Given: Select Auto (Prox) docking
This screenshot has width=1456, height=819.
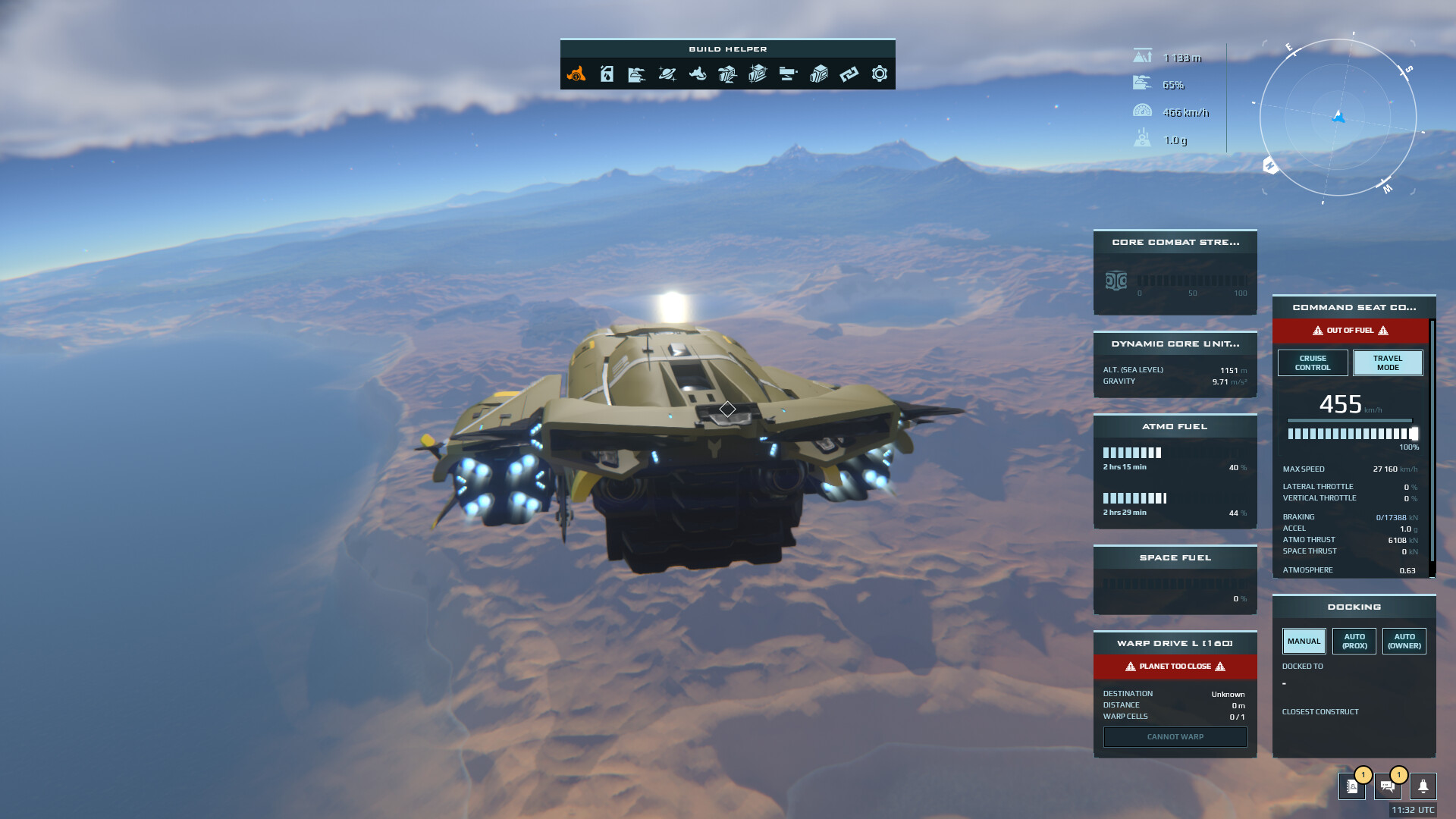Looking at the screenshot, I should (x=1354, y=641).
